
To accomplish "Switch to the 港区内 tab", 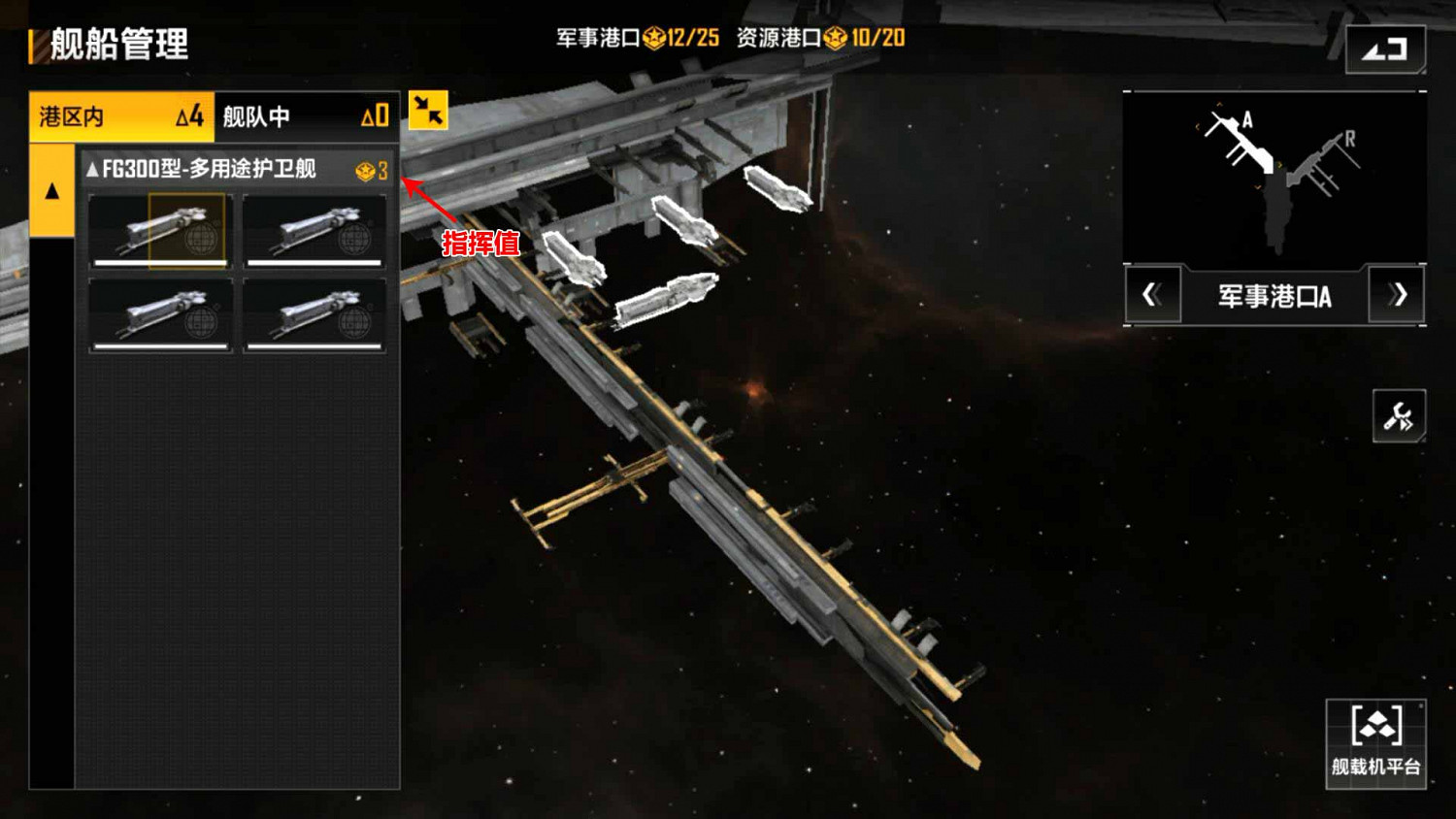I will [120, 116].
